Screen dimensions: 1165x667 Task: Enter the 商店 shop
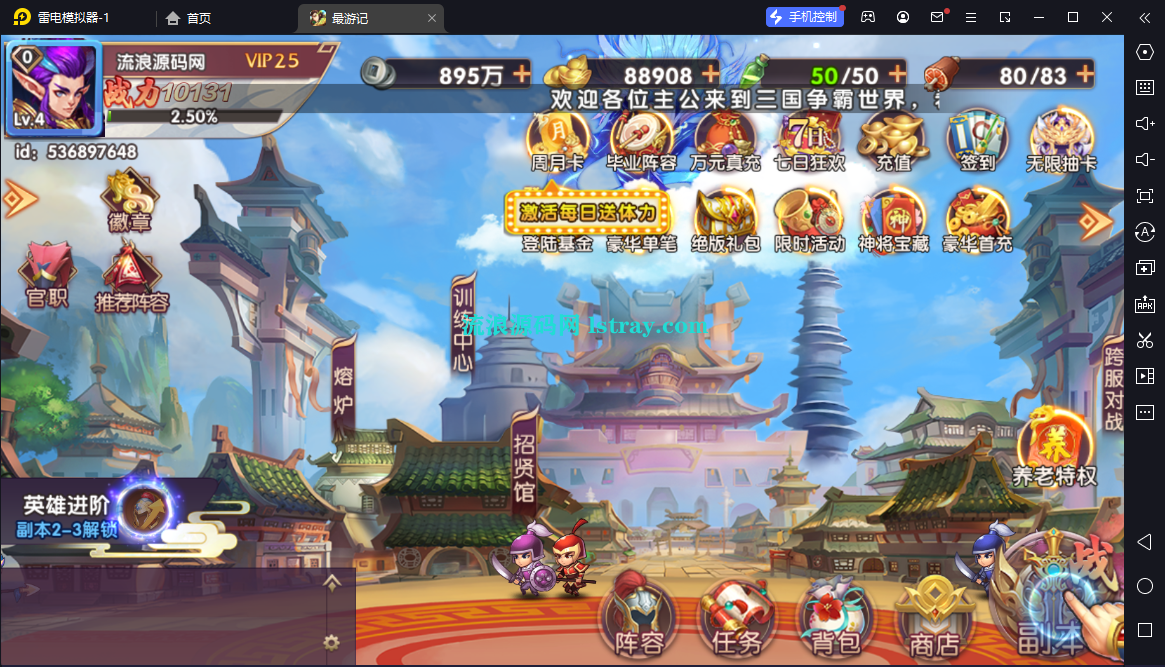click(934, 615)
